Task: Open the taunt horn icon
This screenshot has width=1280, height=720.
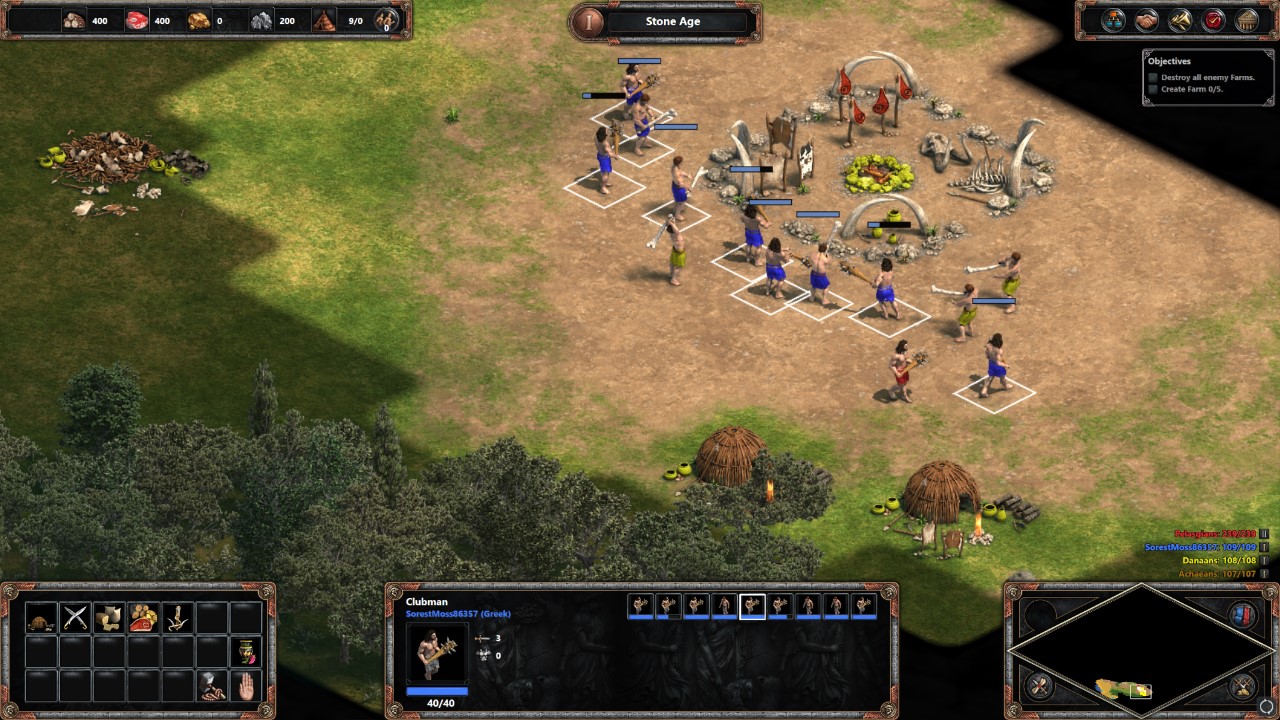Action: click(x=1181, y=19)
